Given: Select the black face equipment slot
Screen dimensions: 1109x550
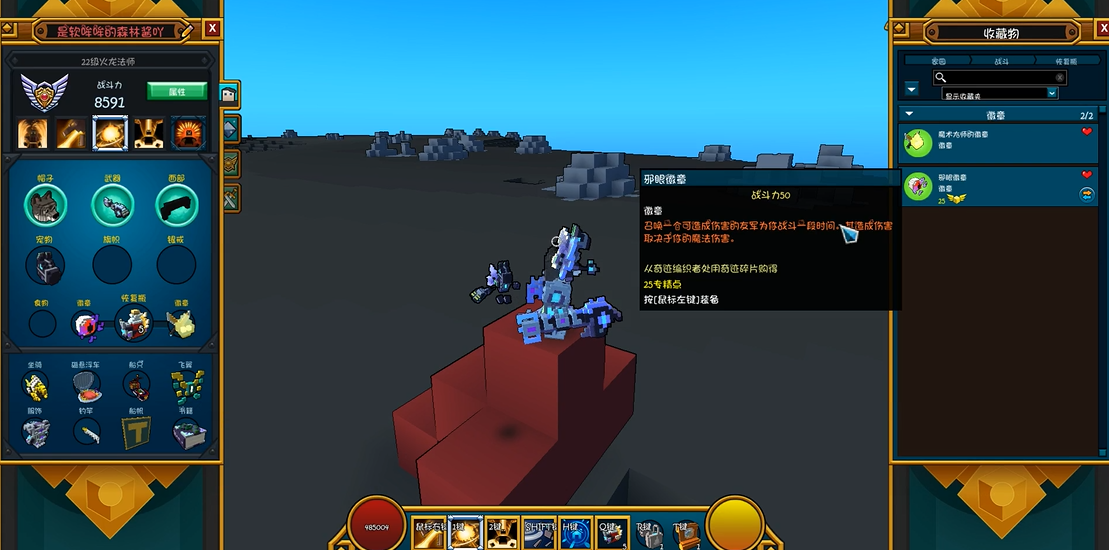Looking at the screenshot, I should [176, 206].
